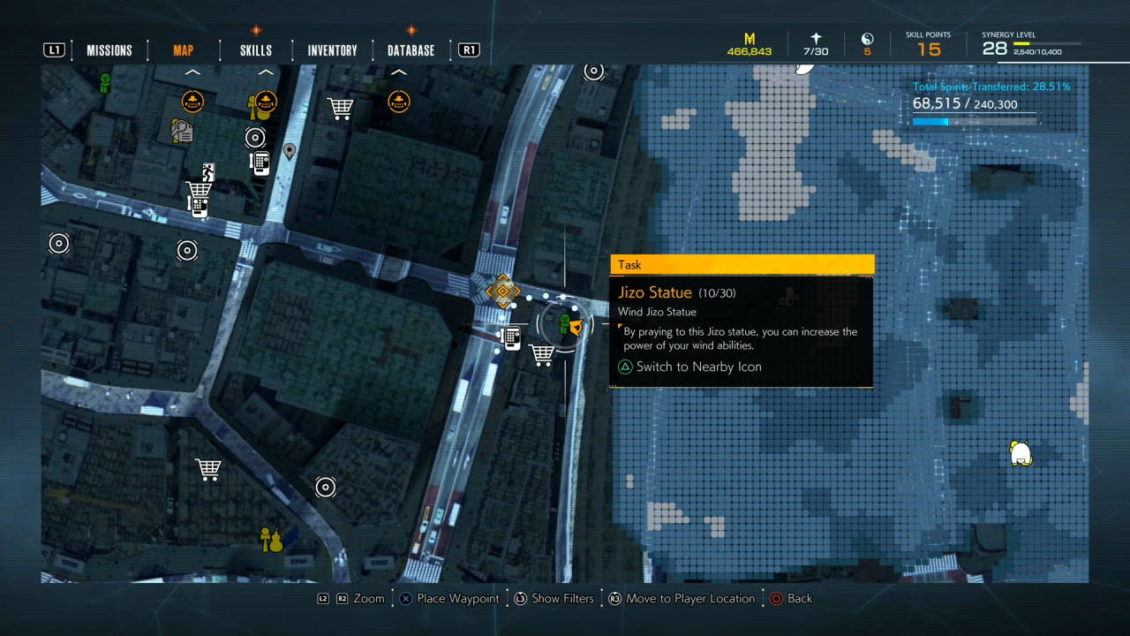Select the orange diamond map marker
1130x636 pixels.
(x=502, y=291)
